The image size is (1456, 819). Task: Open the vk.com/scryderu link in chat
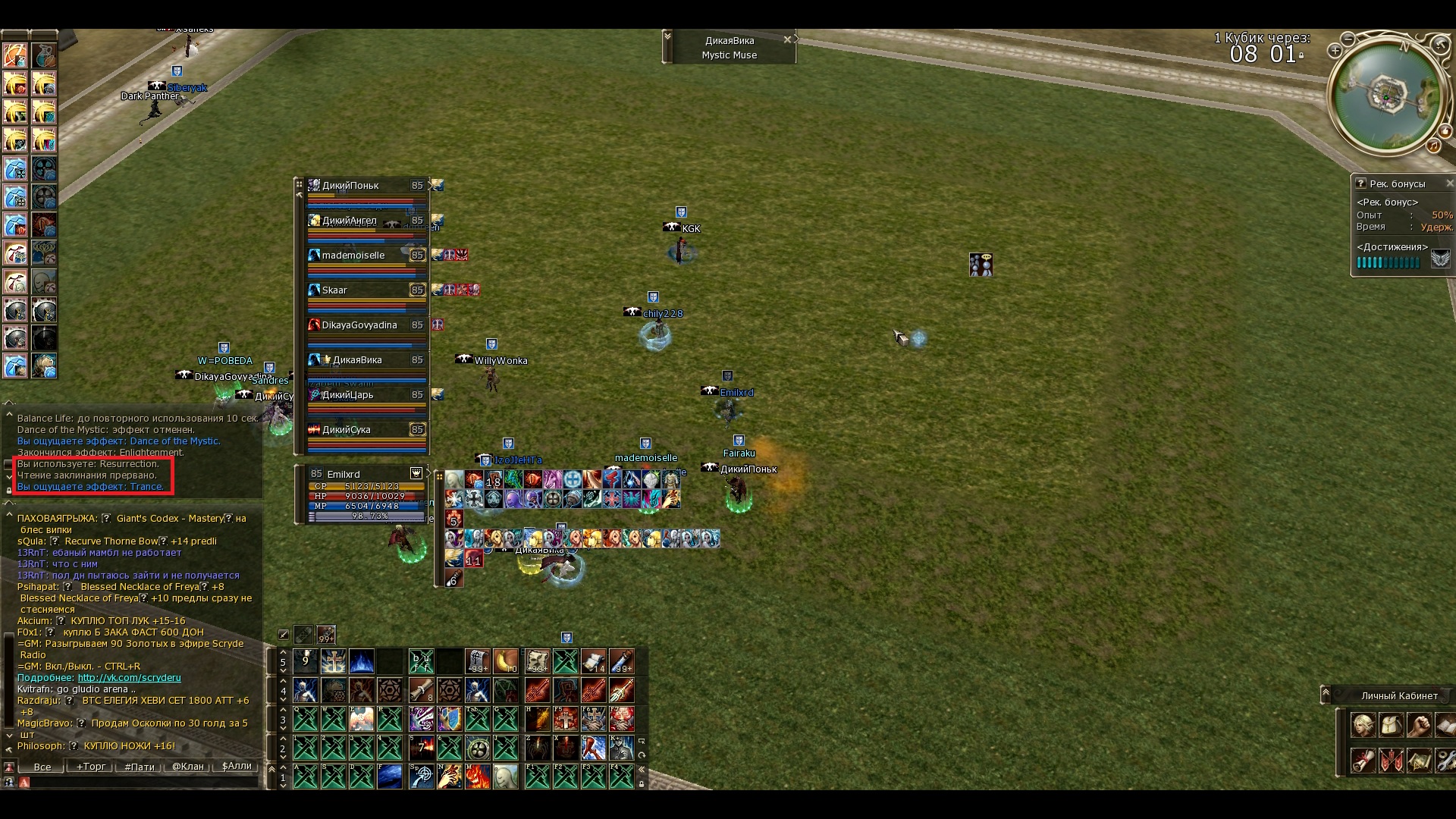point(129,678)
